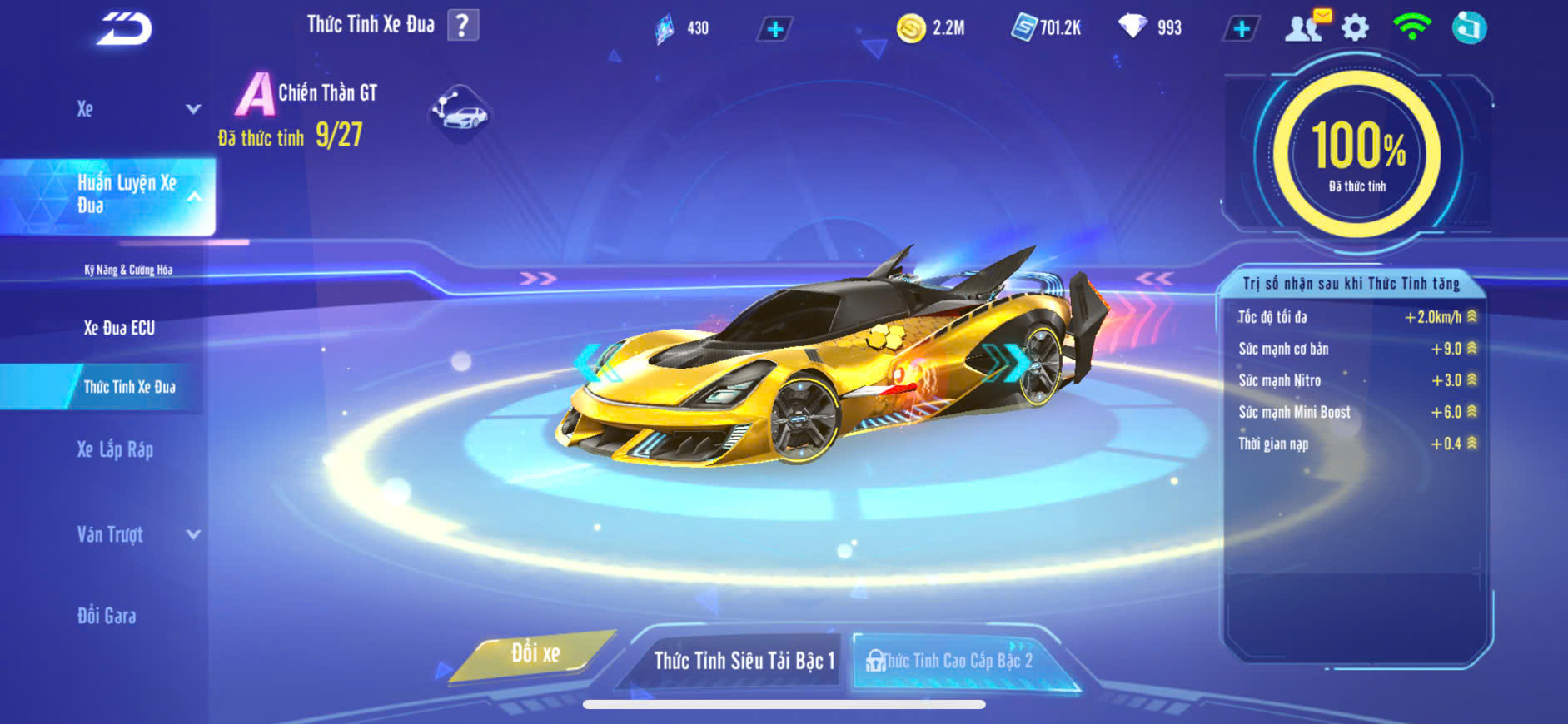The image size is (1568, 724).
Task: Select the Thức Tỉnh Xe Đua entry
Action: 129,387
